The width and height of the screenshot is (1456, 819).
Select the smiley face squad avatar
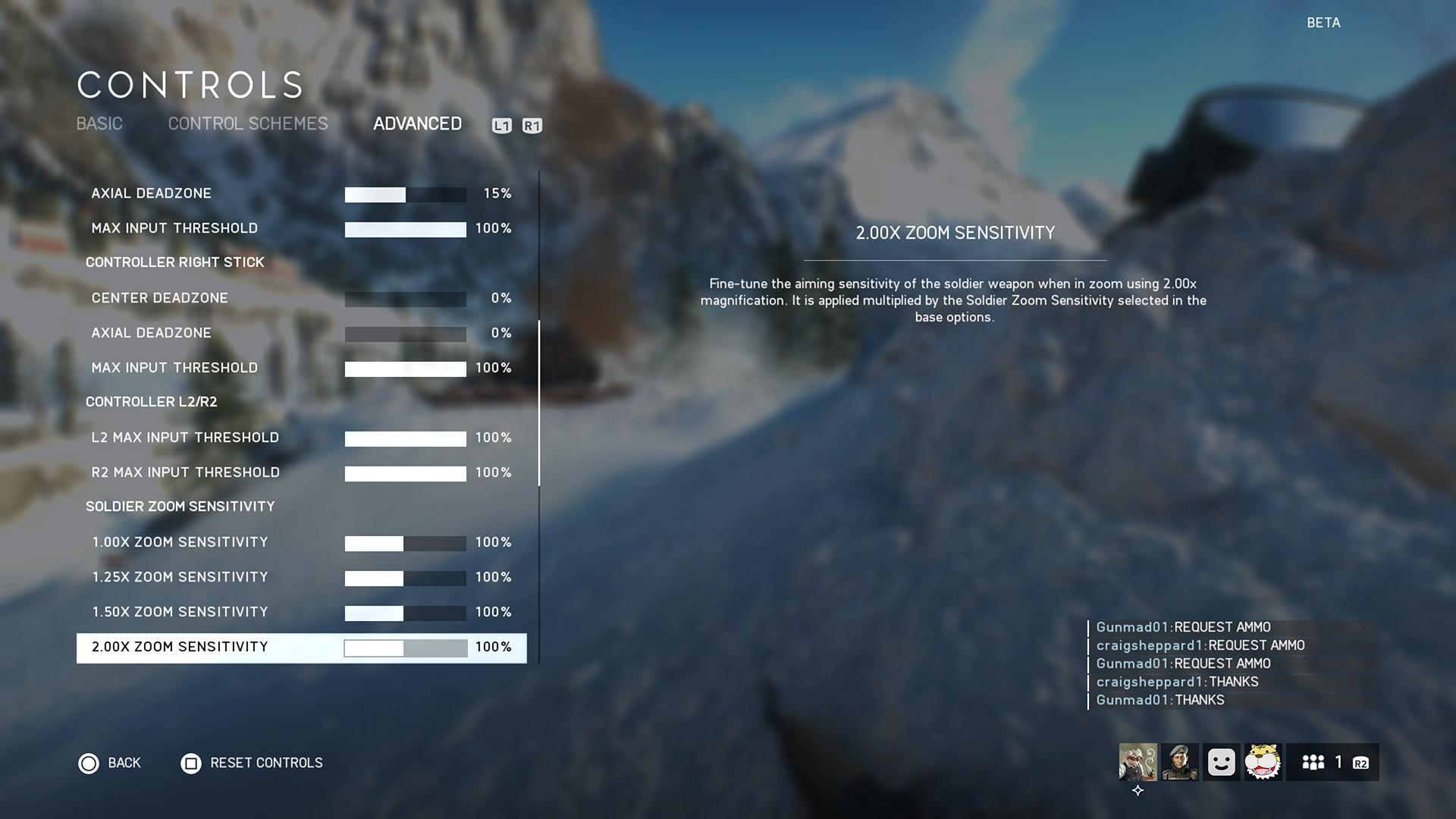coord(1221,762)
